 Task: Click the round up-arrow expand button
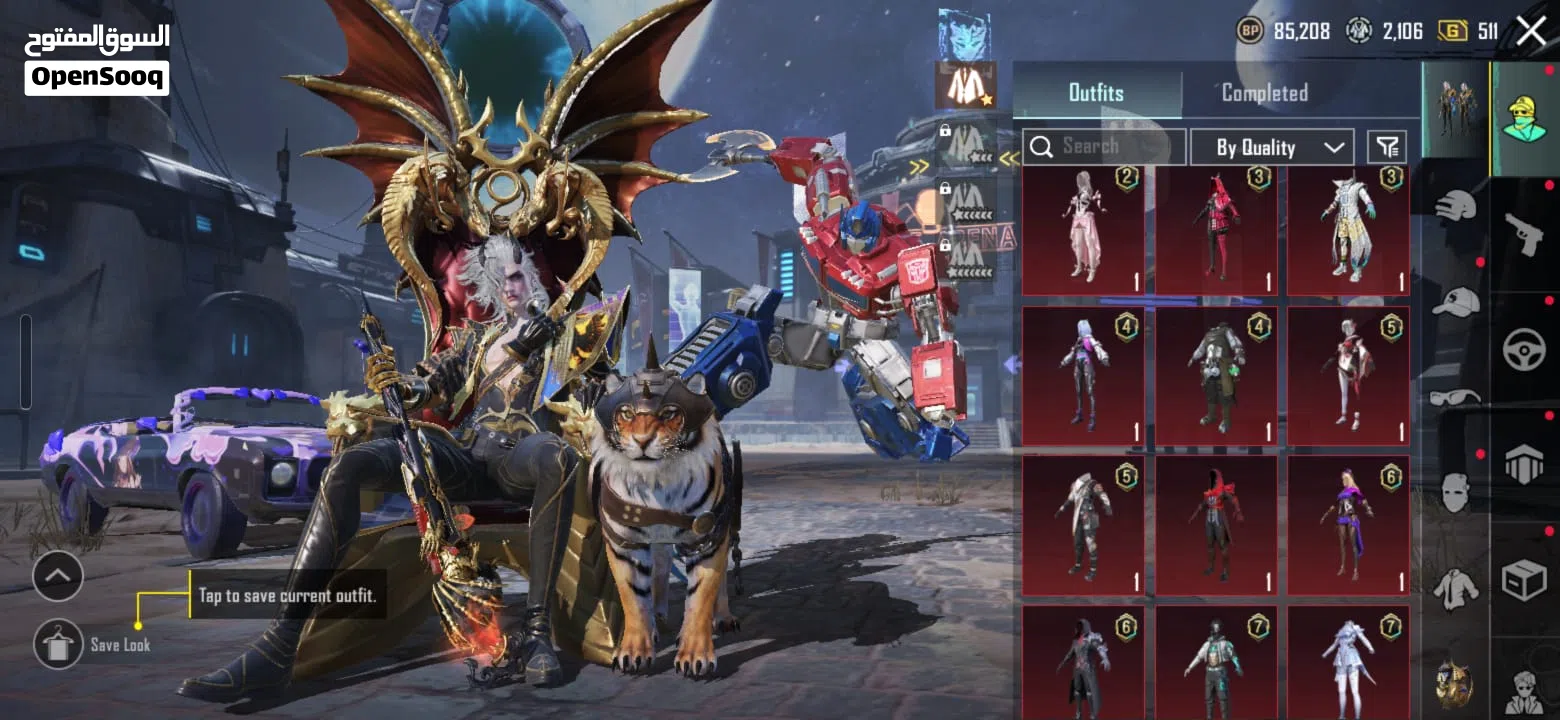click(58, 575)
